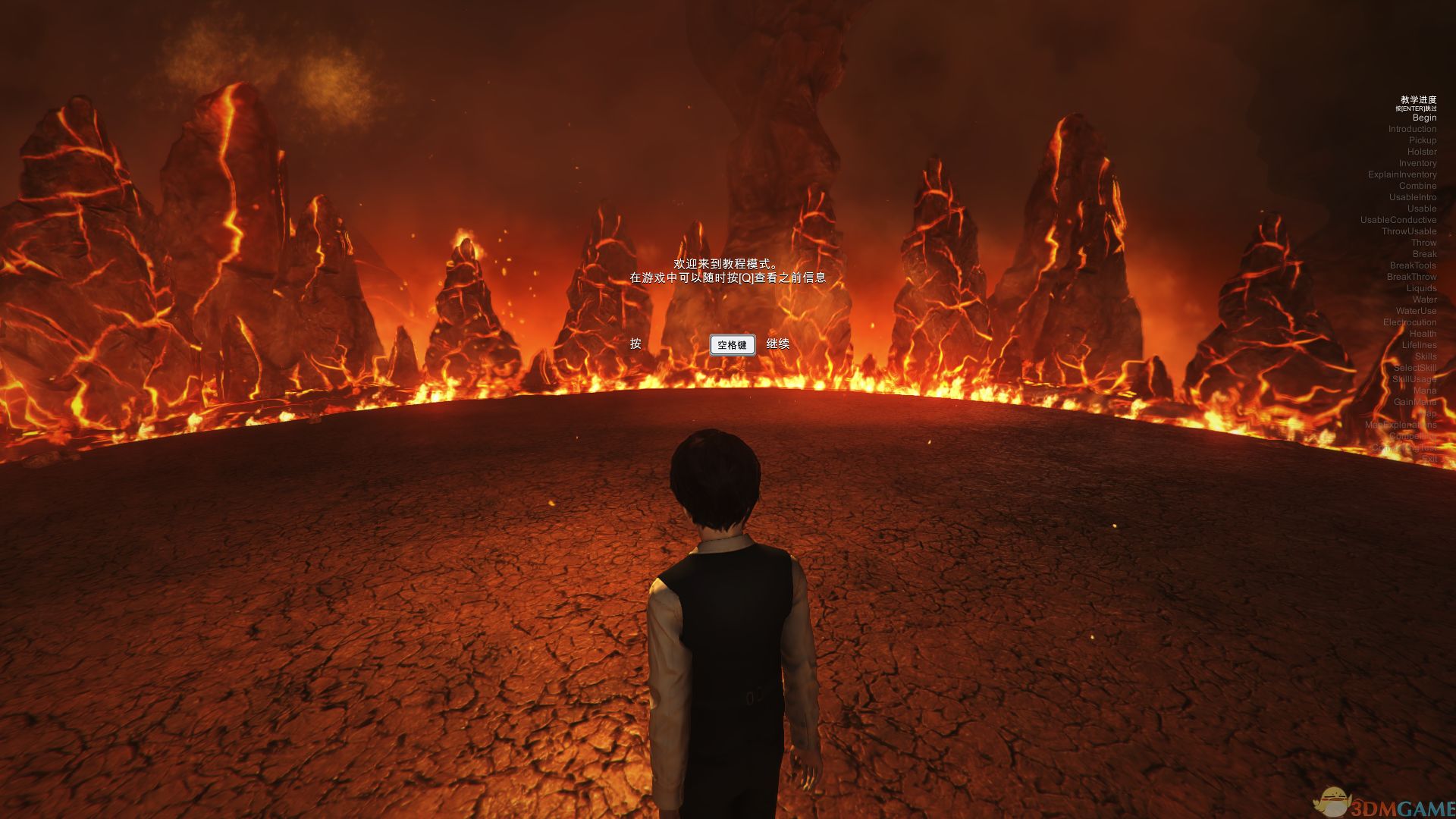The height and width of the screenshot is (819, 1456).
Task: Select the UsableConductive tutorial step
Action: 1398,220
